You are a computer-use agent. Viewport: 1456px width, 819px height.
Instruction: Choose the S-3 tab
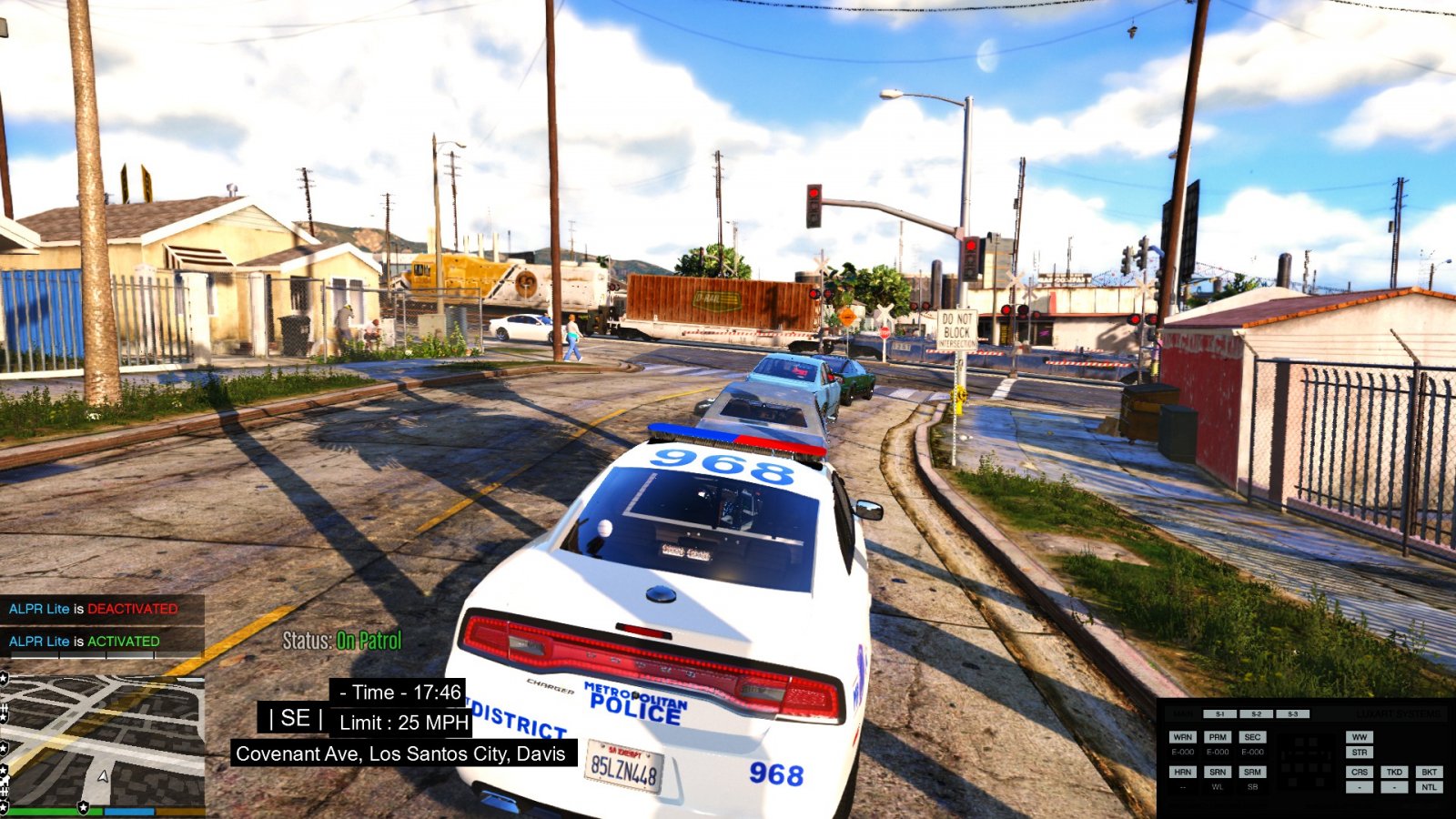tap(1292, 714)
